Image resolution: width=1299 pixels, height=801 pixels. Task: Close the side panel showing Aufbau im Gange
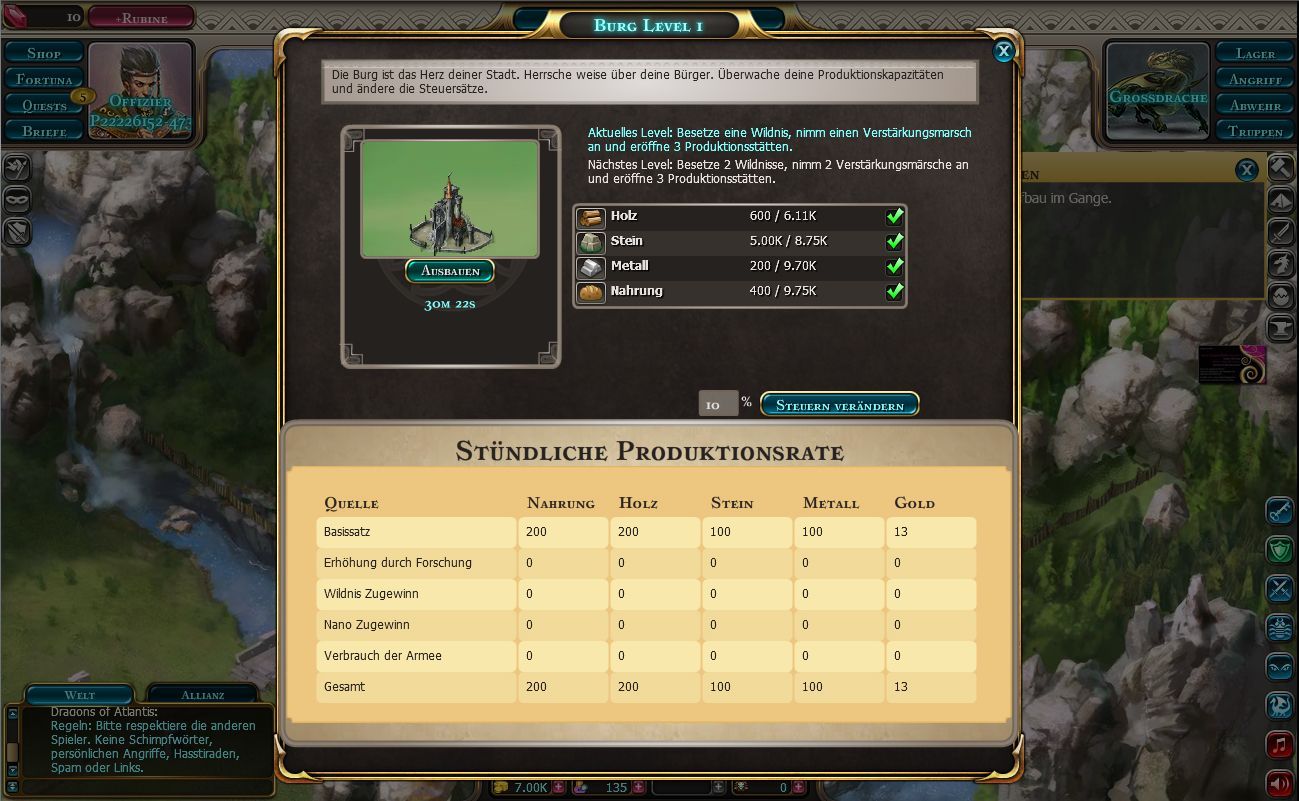(1246, 170)
